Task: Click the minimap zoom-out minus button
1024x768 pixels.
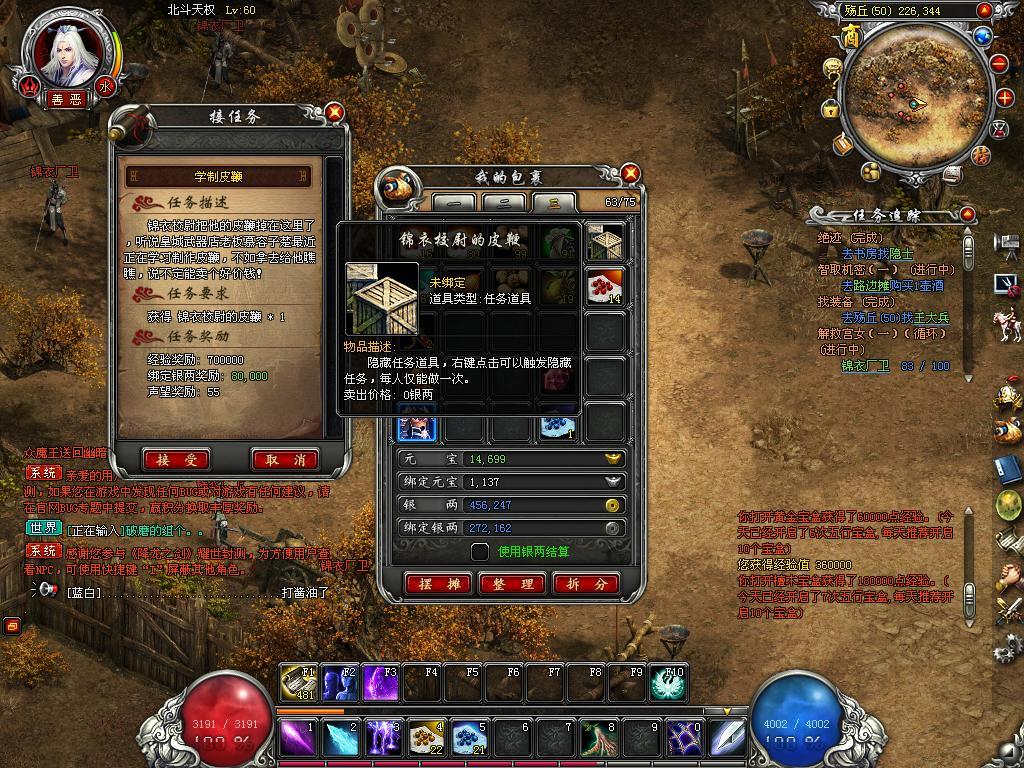Action: (1000, 62)
